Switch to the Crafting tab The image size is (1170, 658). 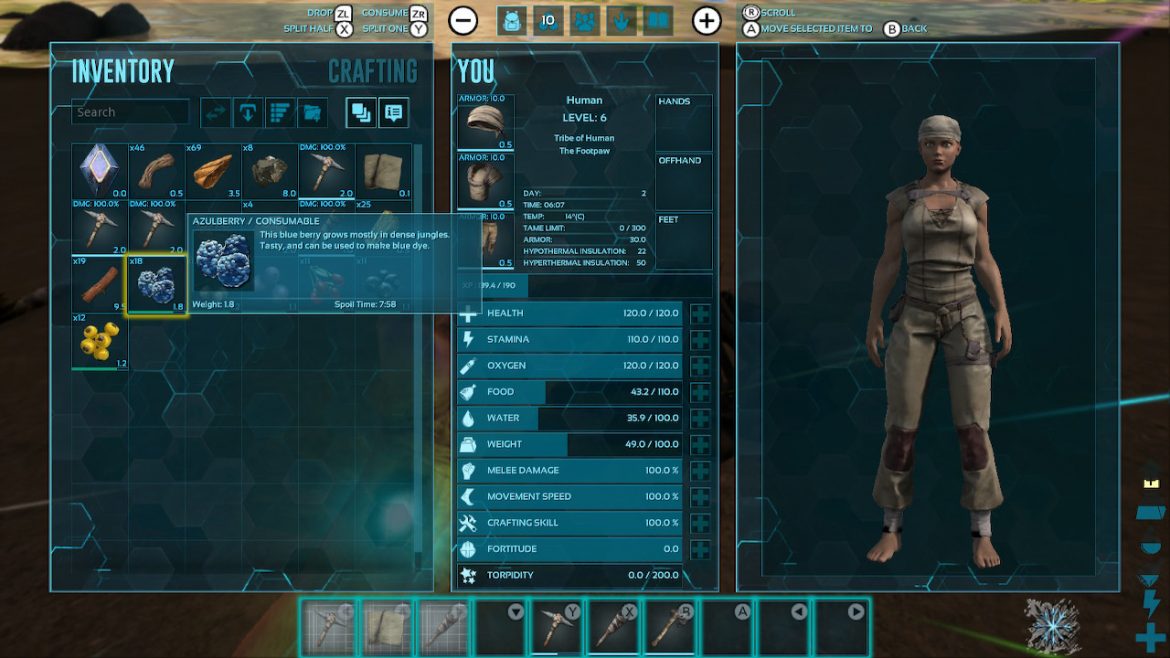tap(372, 72)
